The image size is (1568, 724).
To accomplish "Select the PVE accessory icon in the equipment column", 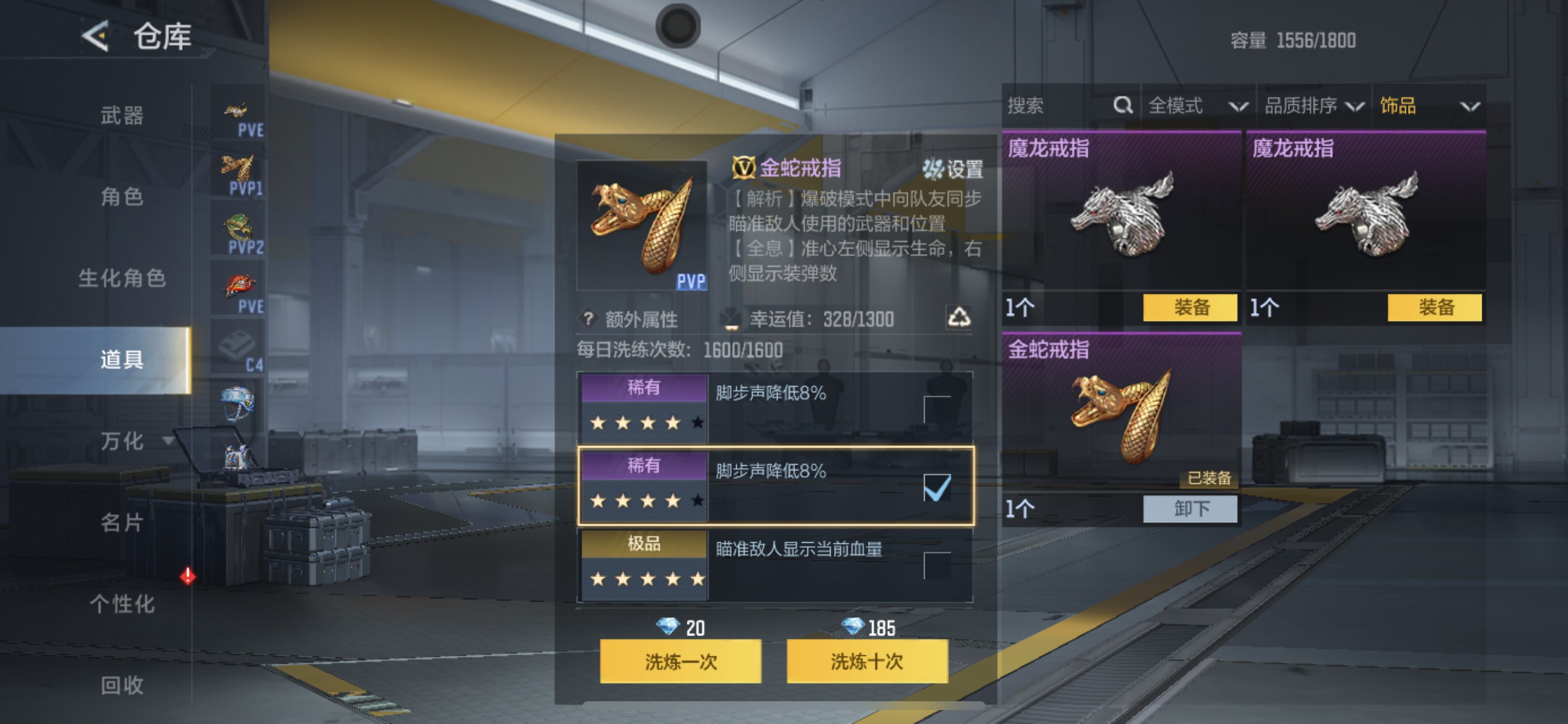I will (237, 113).
